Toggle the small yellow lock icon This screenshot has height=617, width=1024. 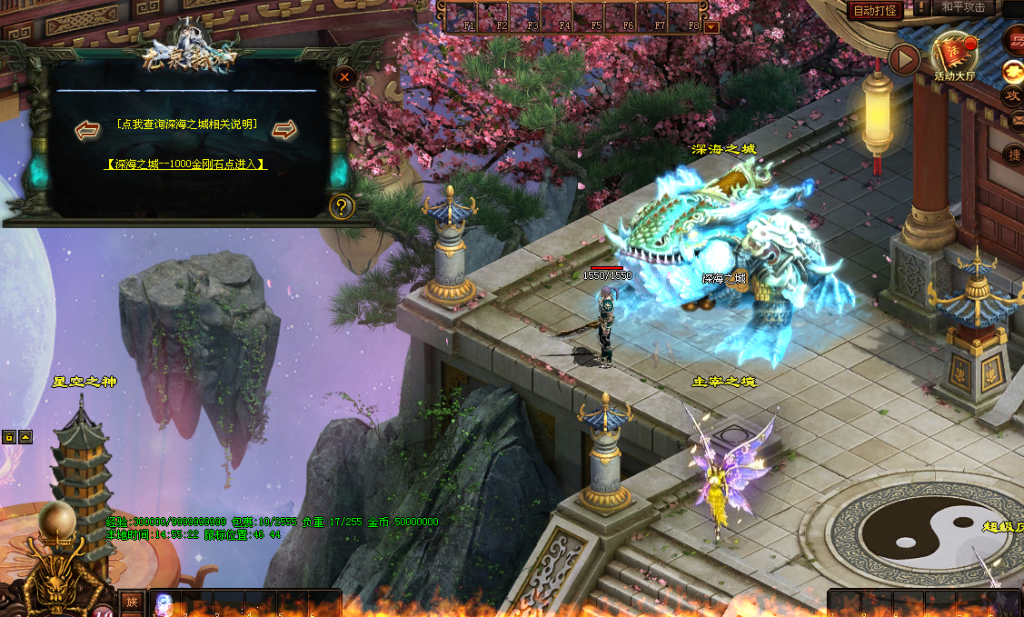click(9, 437)
